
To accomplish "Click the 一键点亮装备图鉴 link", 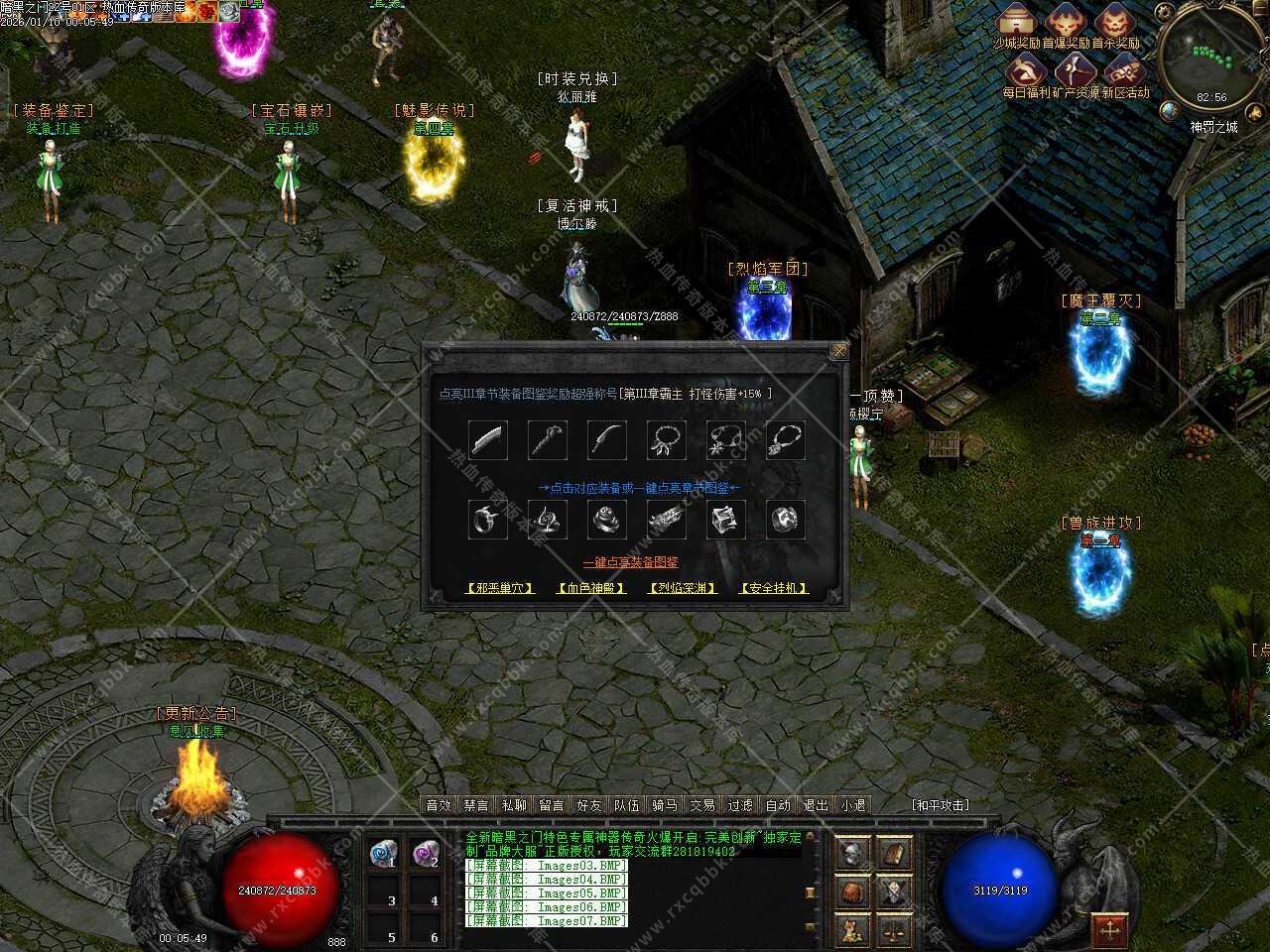I will pos(631,562).
